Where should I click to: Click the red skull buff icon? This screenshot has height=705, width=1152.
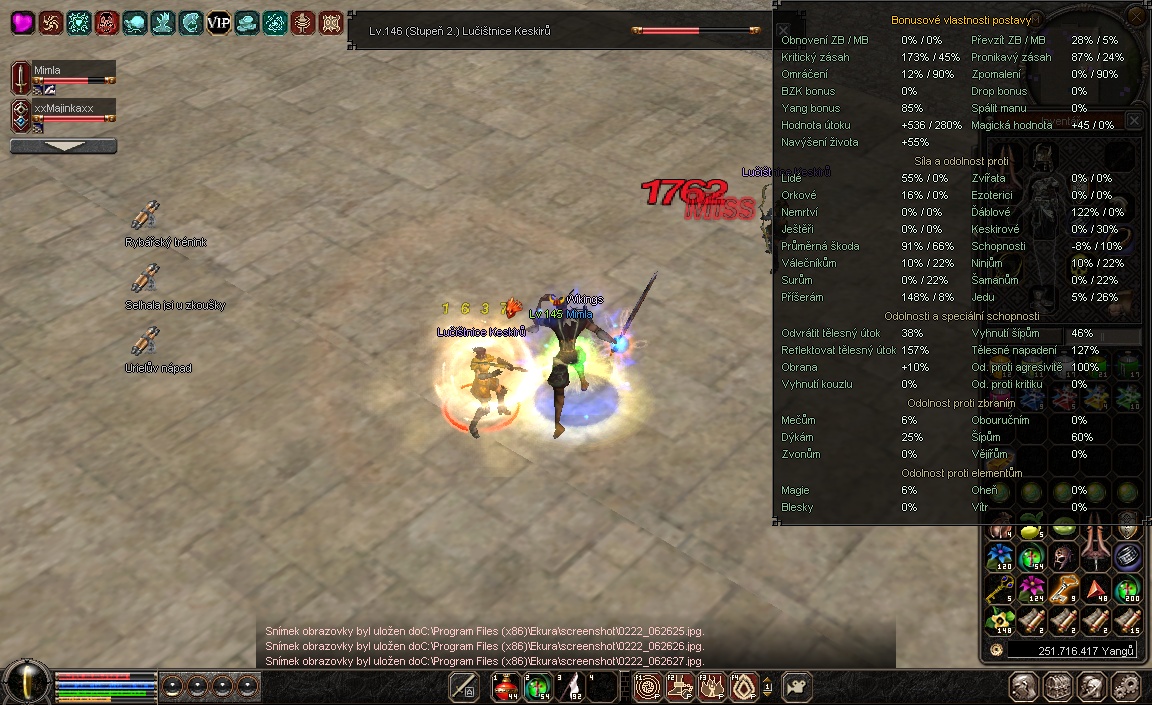coord(106,22)
